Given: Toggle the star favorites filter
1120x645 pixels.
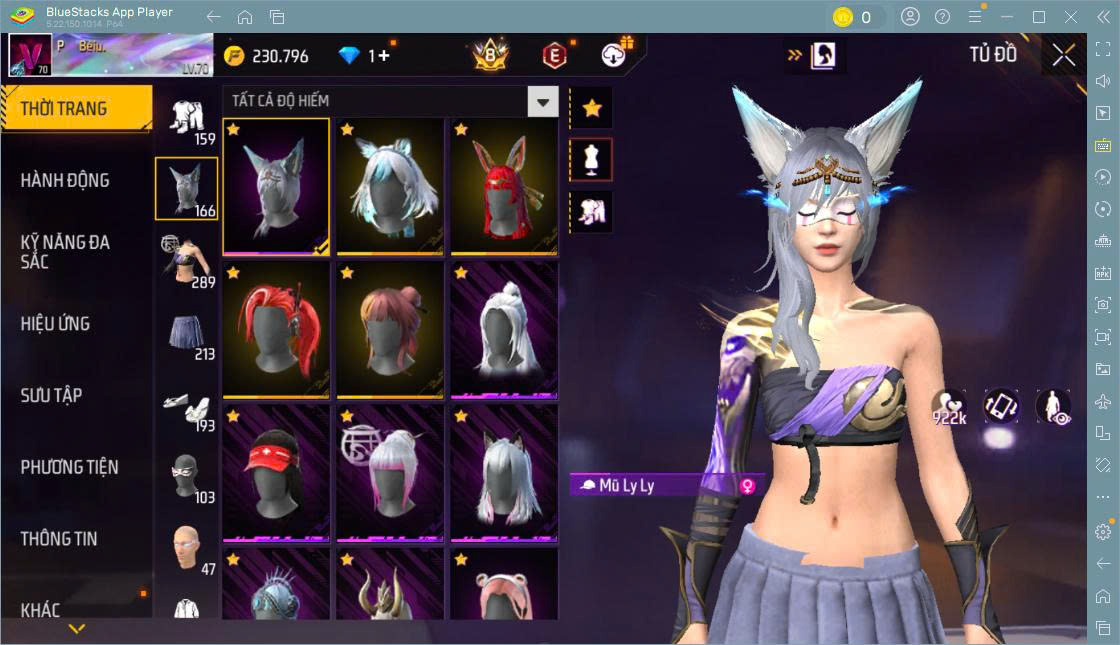Looking at the screenshot, I should point(592,108).
